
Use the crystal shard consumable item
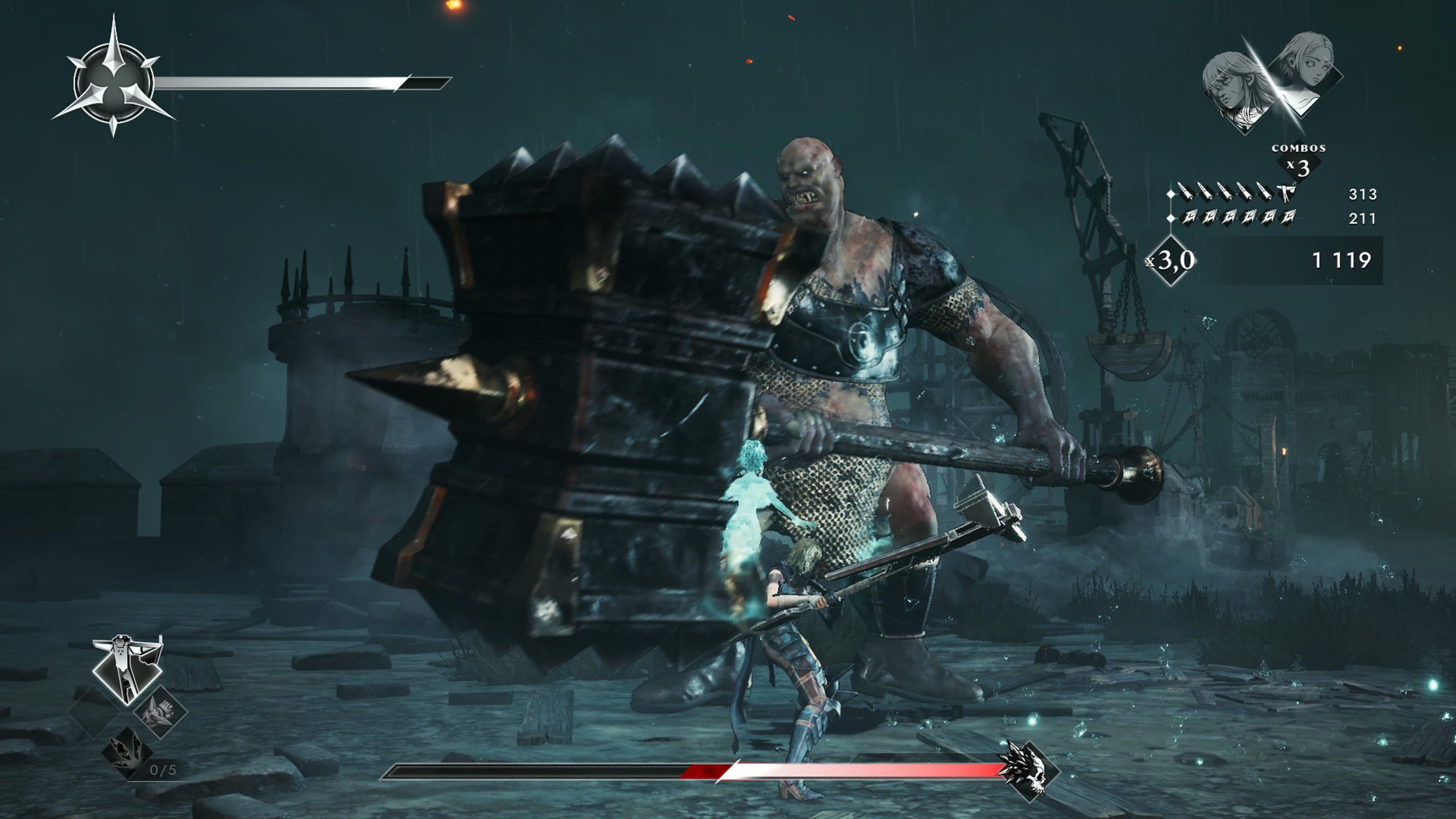coord(127,752)
